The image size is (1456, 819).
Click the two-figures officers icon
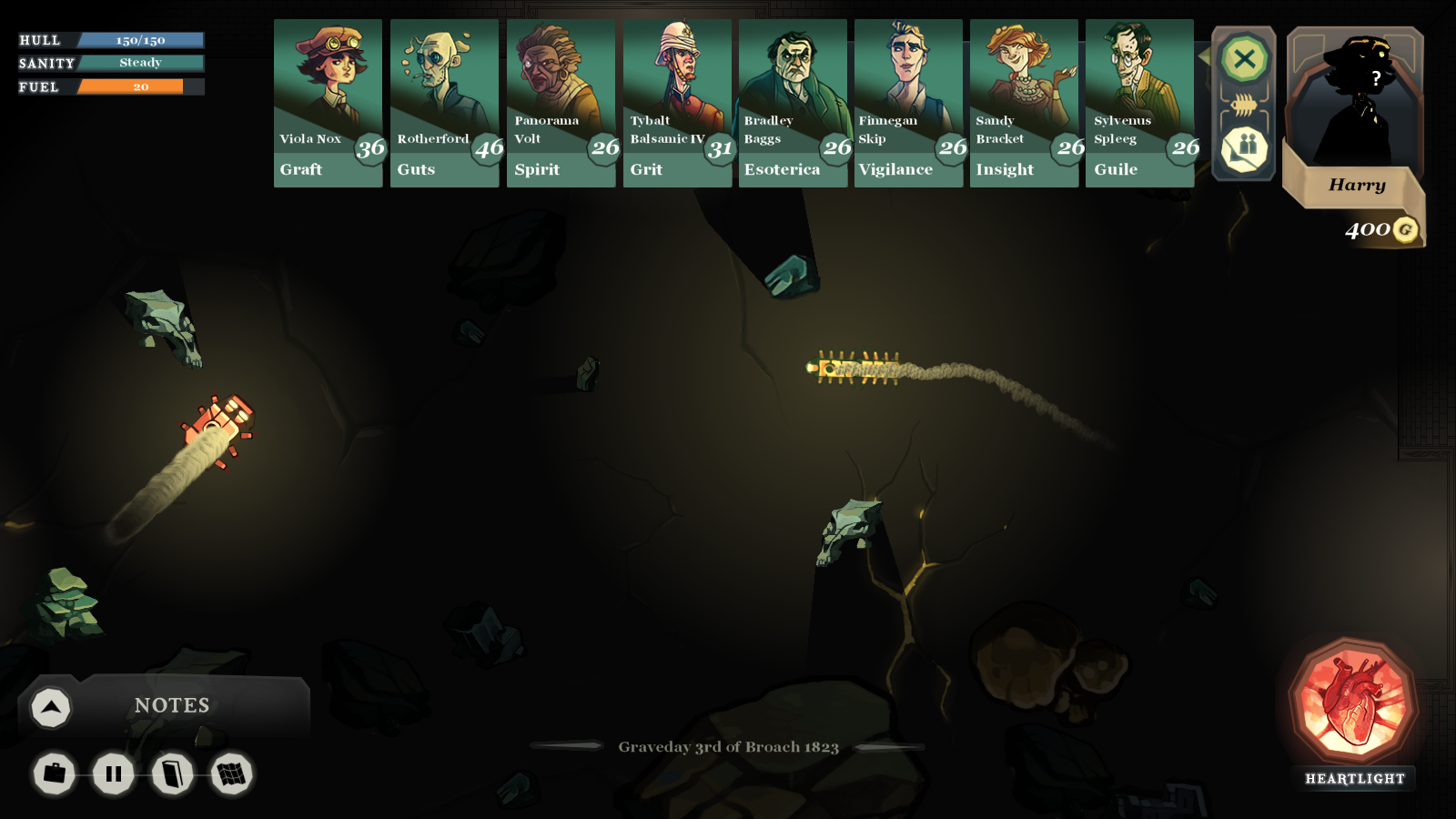[1244, 148]
